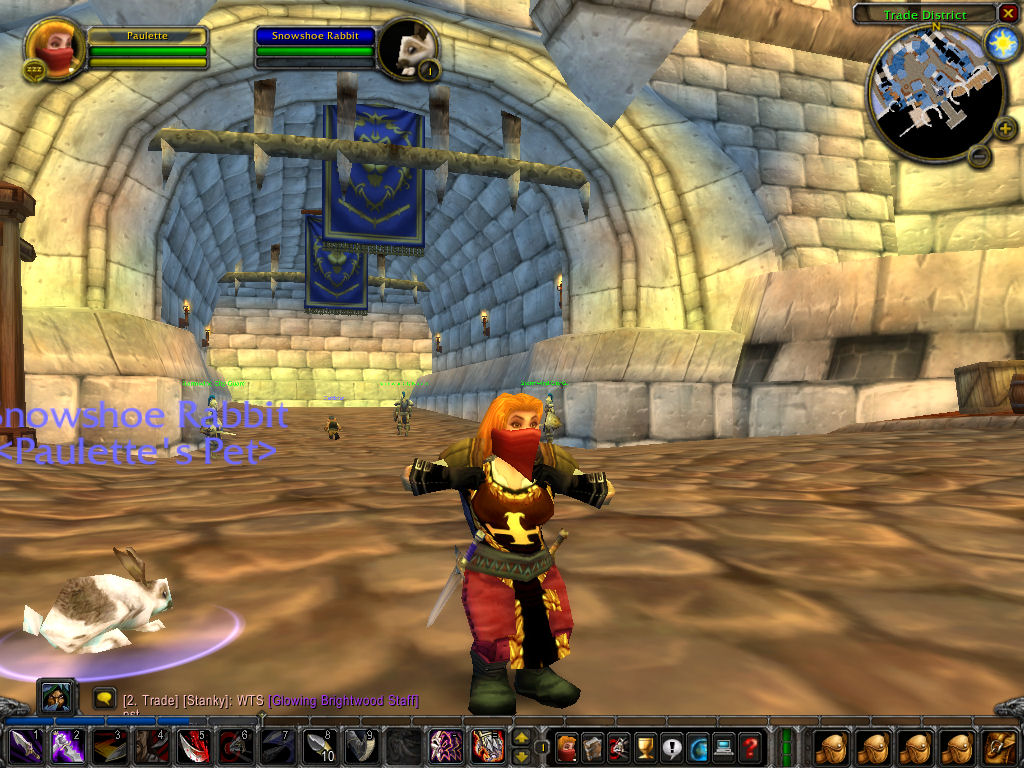Open the spellbook micro button
The width and height of the screenshot is (1024, 768).
point(593,746)
